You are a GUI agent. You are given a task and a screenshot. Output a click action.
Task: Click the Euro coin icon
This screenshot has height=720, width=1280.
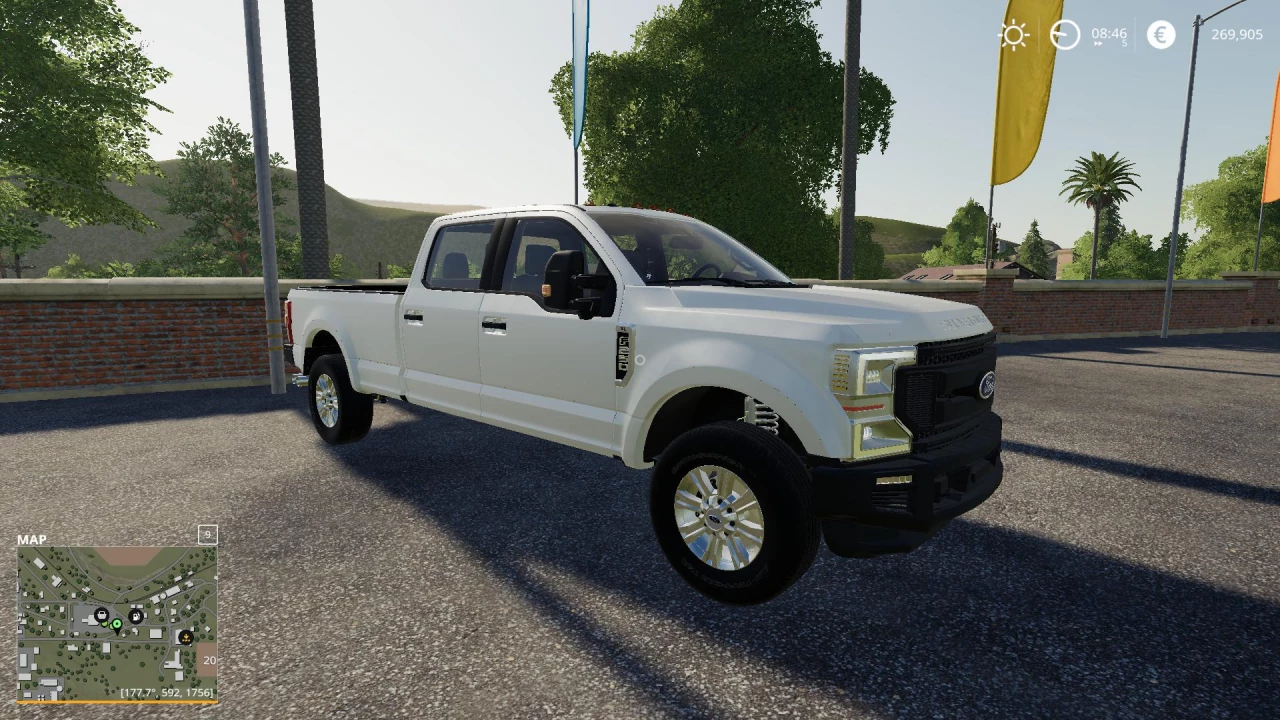tap(1160, 34)
